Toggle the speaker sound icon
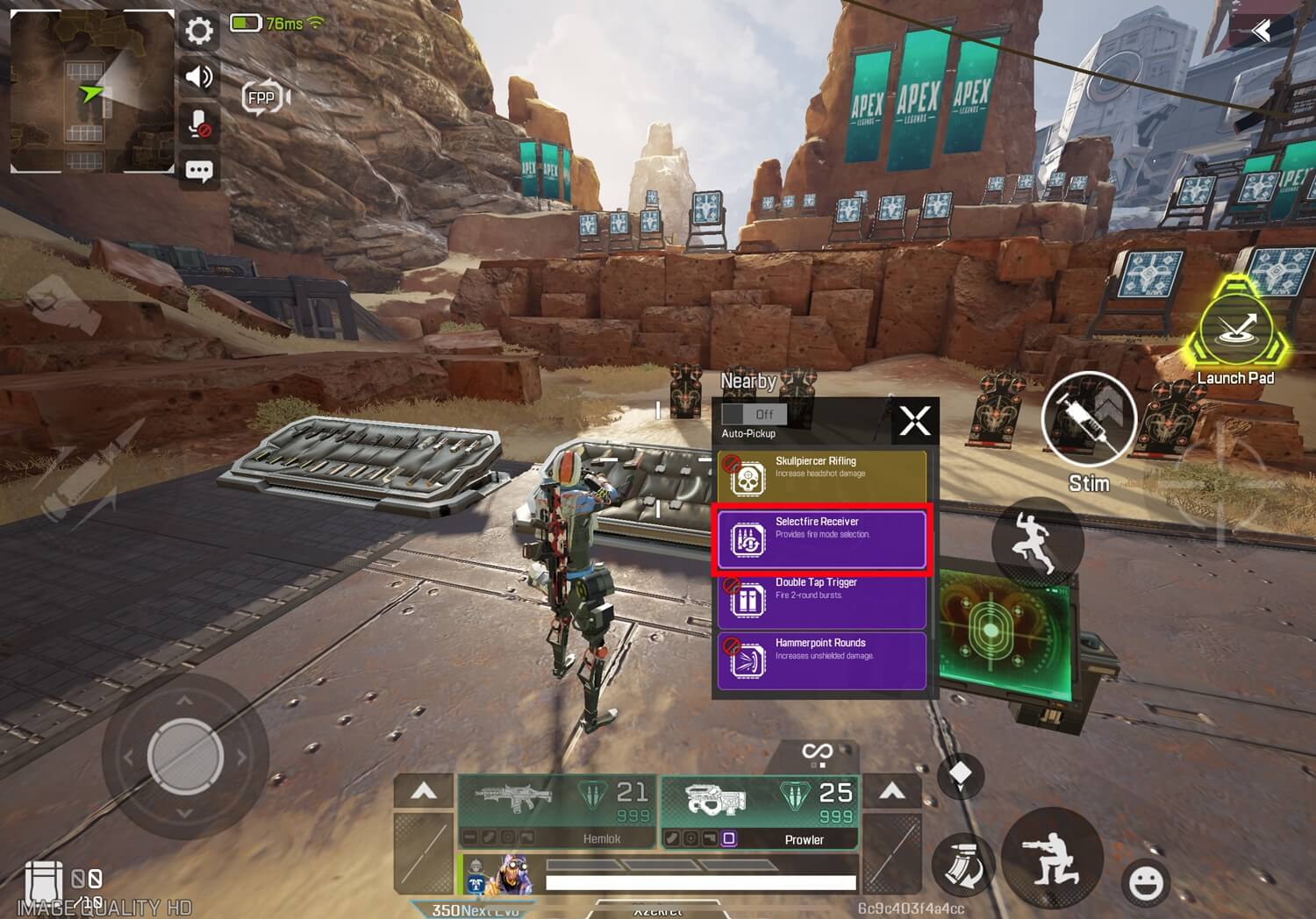 click(199, 77)
